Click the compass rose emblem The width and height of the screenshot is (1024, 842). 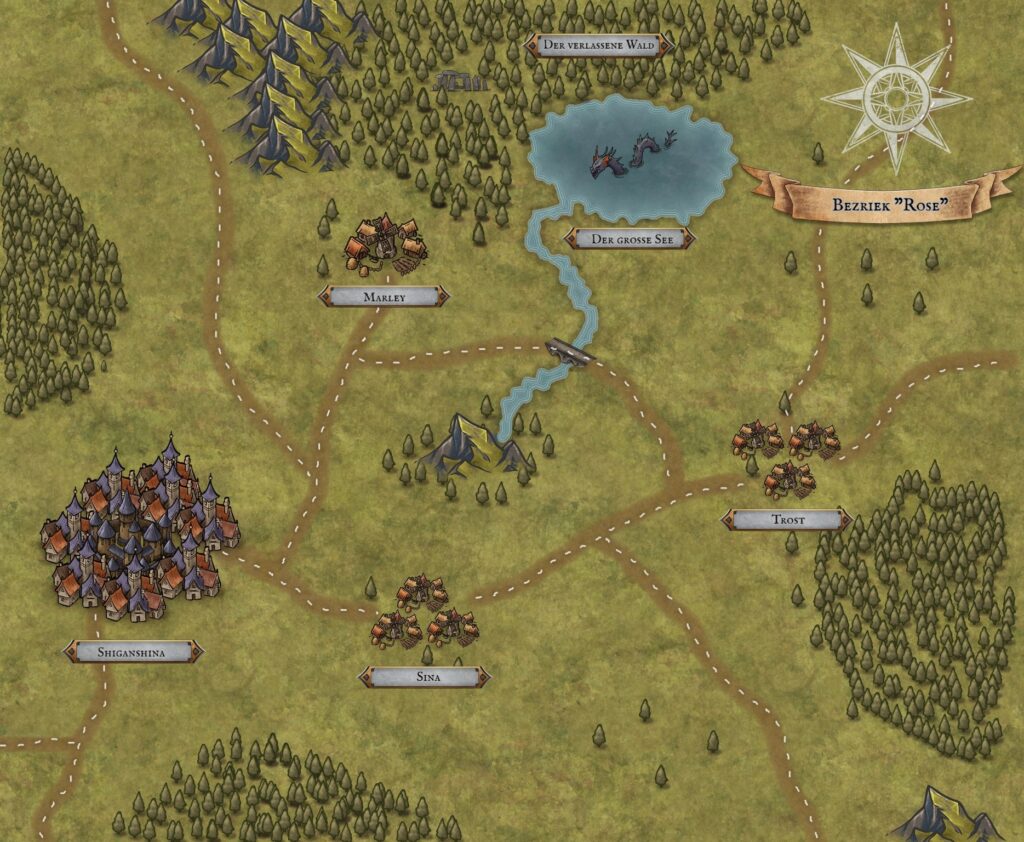pos(896,98)
